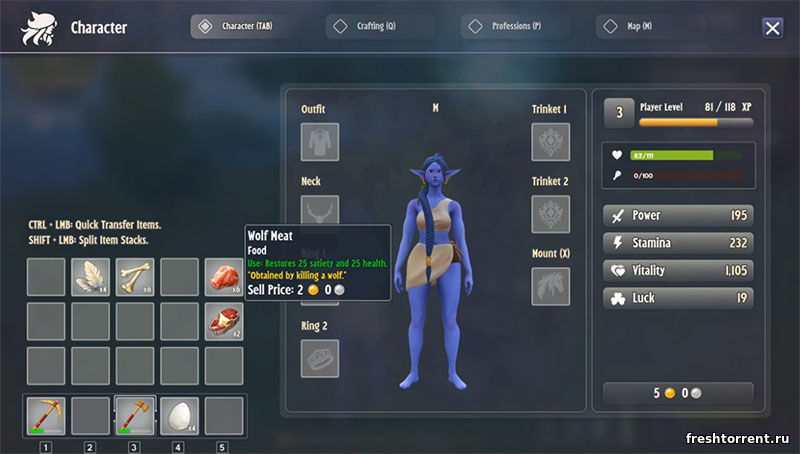
Task: Select the Ring 2 equipment slot
Action: click(x=320, y=358)
